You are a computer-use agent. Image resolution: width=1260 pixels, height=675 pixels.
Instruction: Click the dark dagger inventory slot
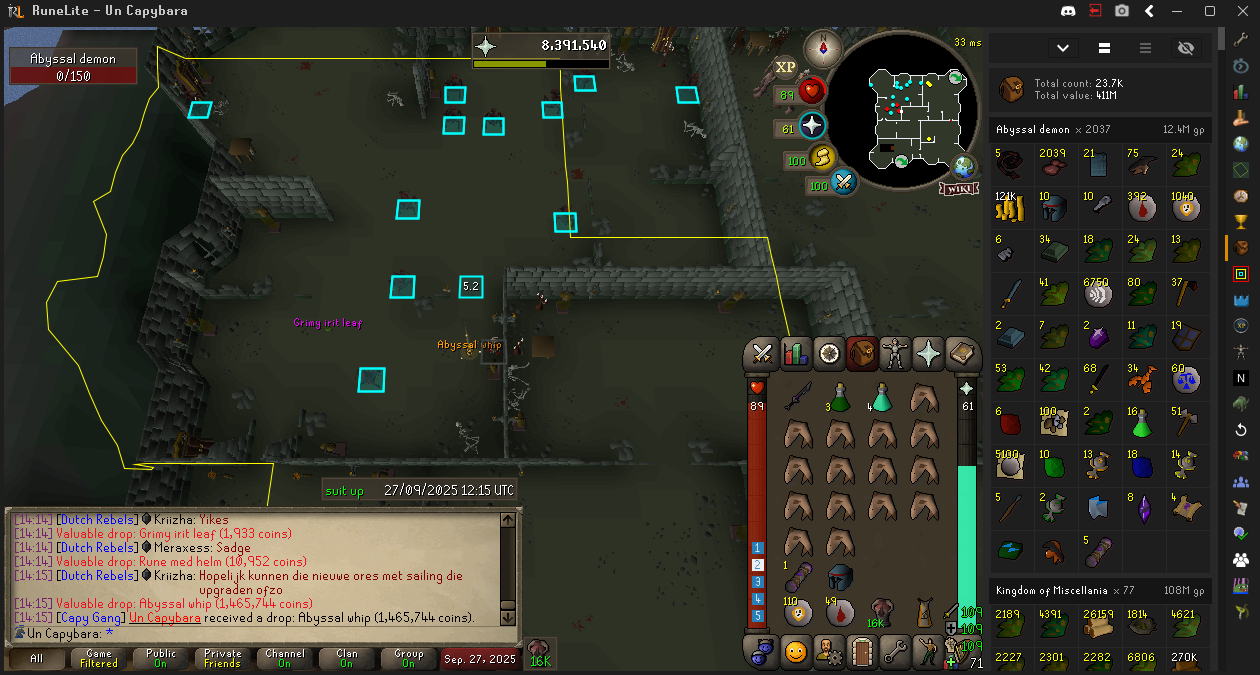[797, 397]
